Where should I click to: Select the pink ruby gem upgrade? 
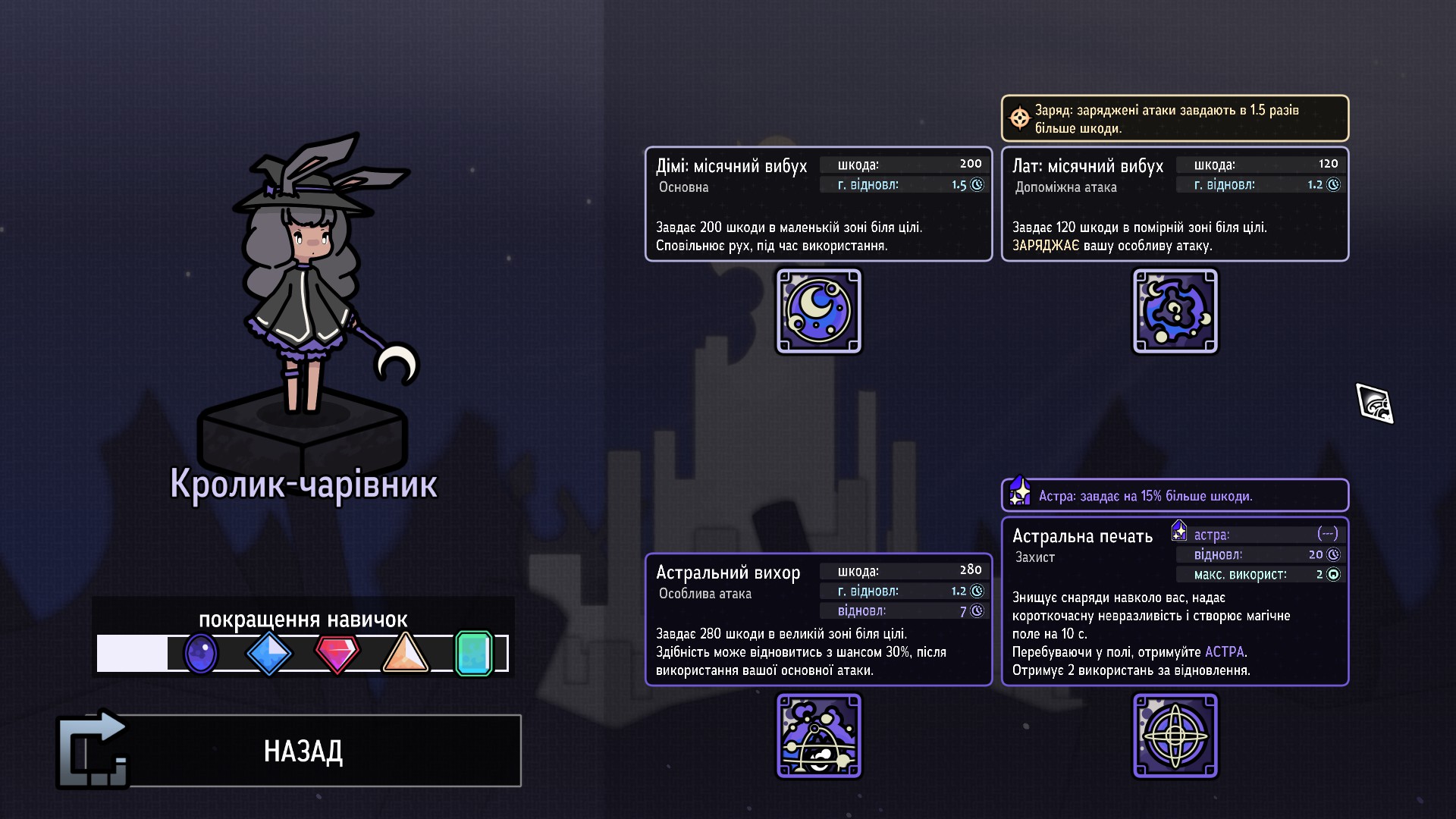(337, 653)
